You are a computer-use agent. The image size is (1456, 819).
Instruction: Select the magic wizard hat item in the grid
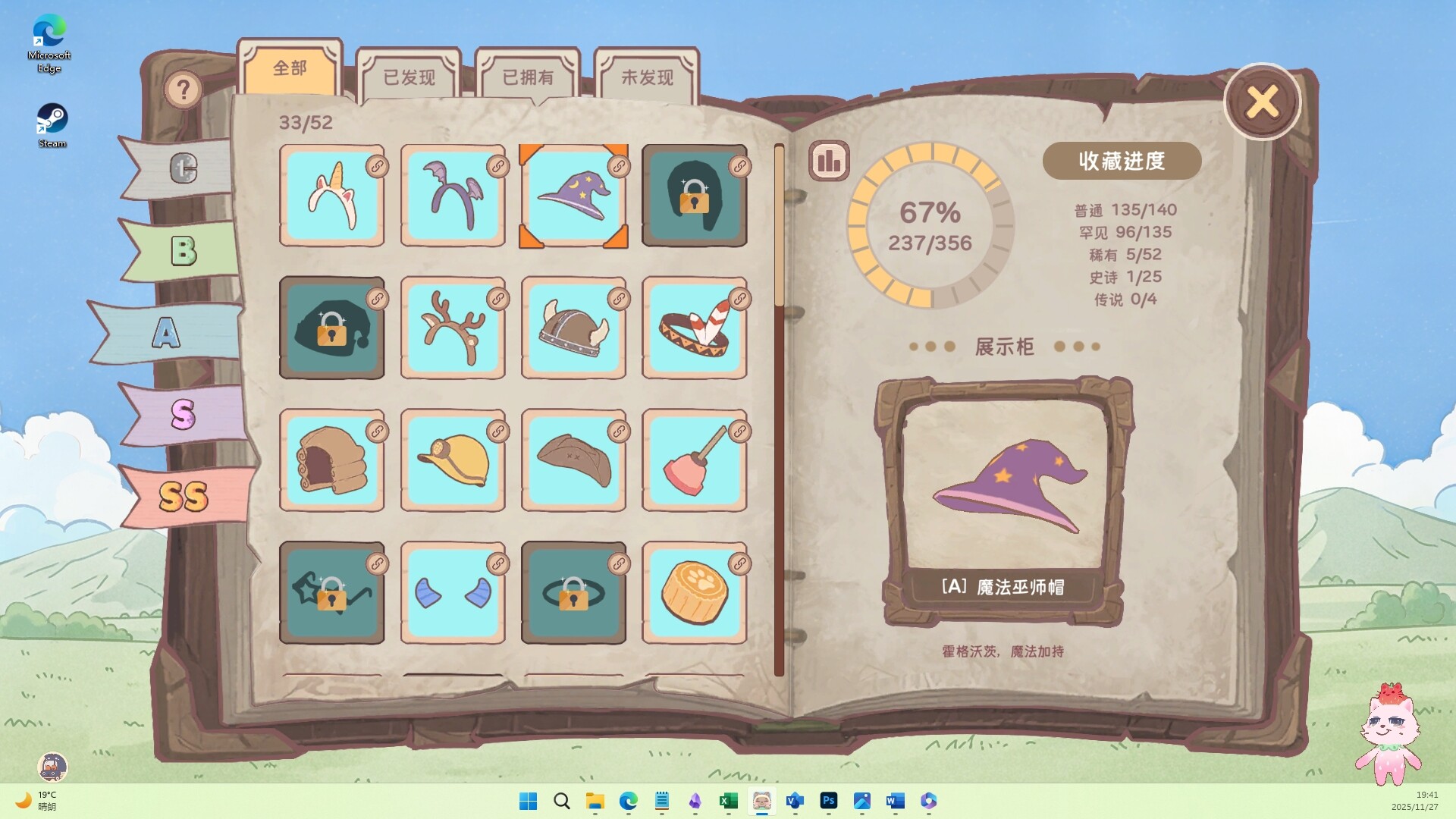(574, 196)
